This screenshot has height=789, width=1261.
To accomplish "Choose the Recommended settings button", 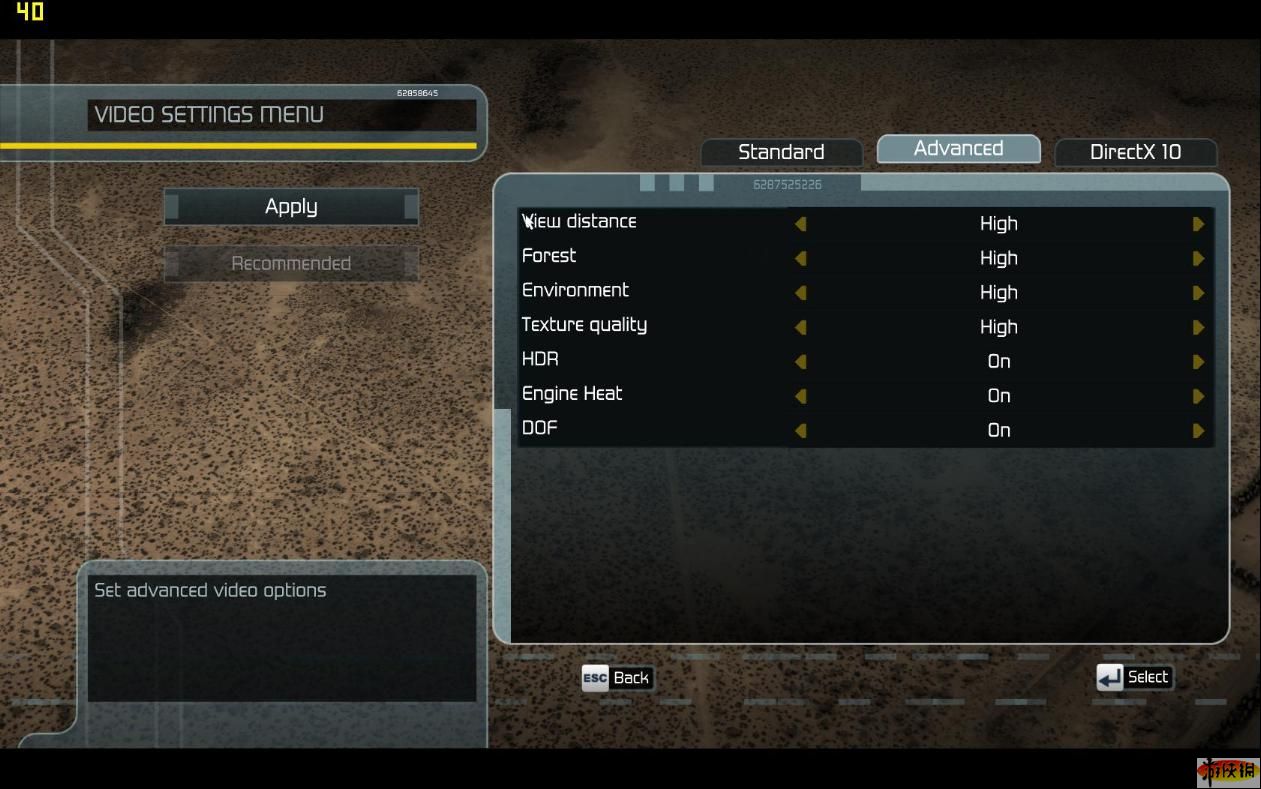I will click(x=291, y=264).
